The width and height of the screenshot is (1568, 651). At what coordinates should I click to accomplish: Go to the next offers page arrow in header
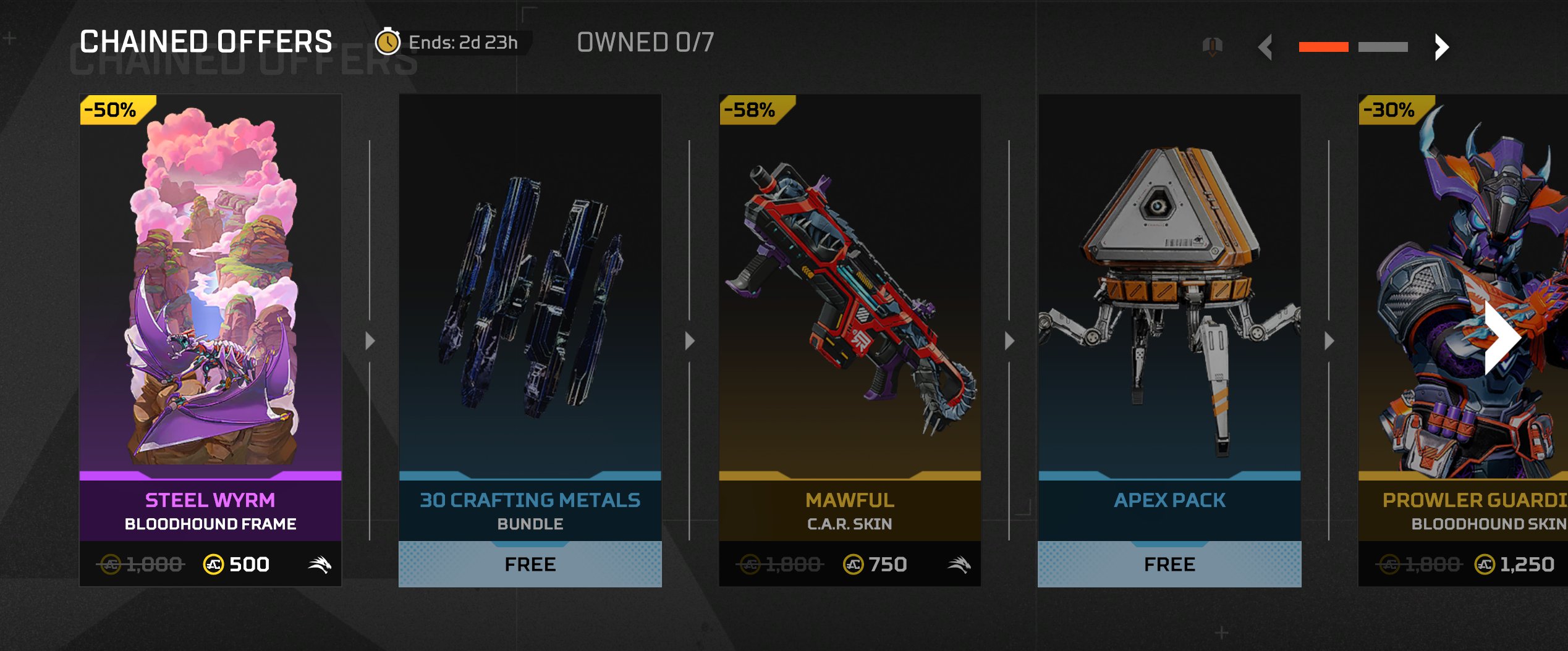pyautogui.click(x=1441, y=47)
